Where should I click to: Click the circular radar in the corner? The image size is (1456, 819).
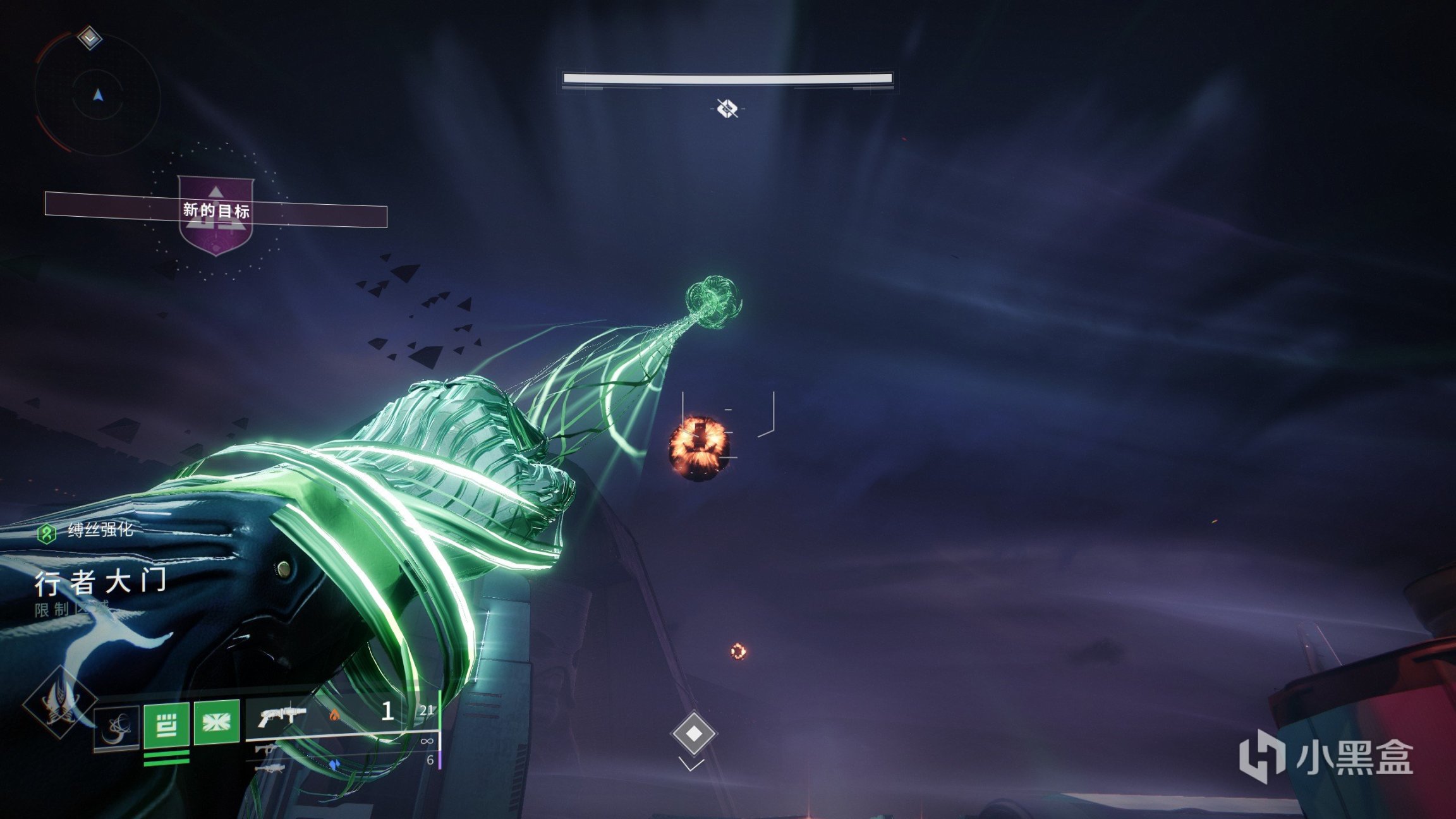coord(97,96)
